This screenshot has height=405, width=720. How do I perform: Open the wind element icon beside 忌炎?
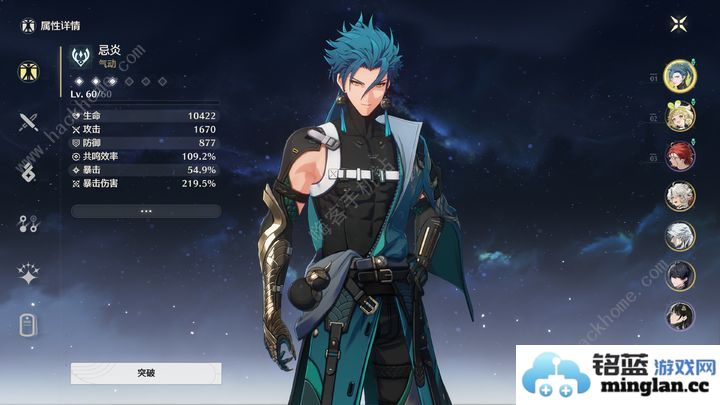(x=82, y=54)
